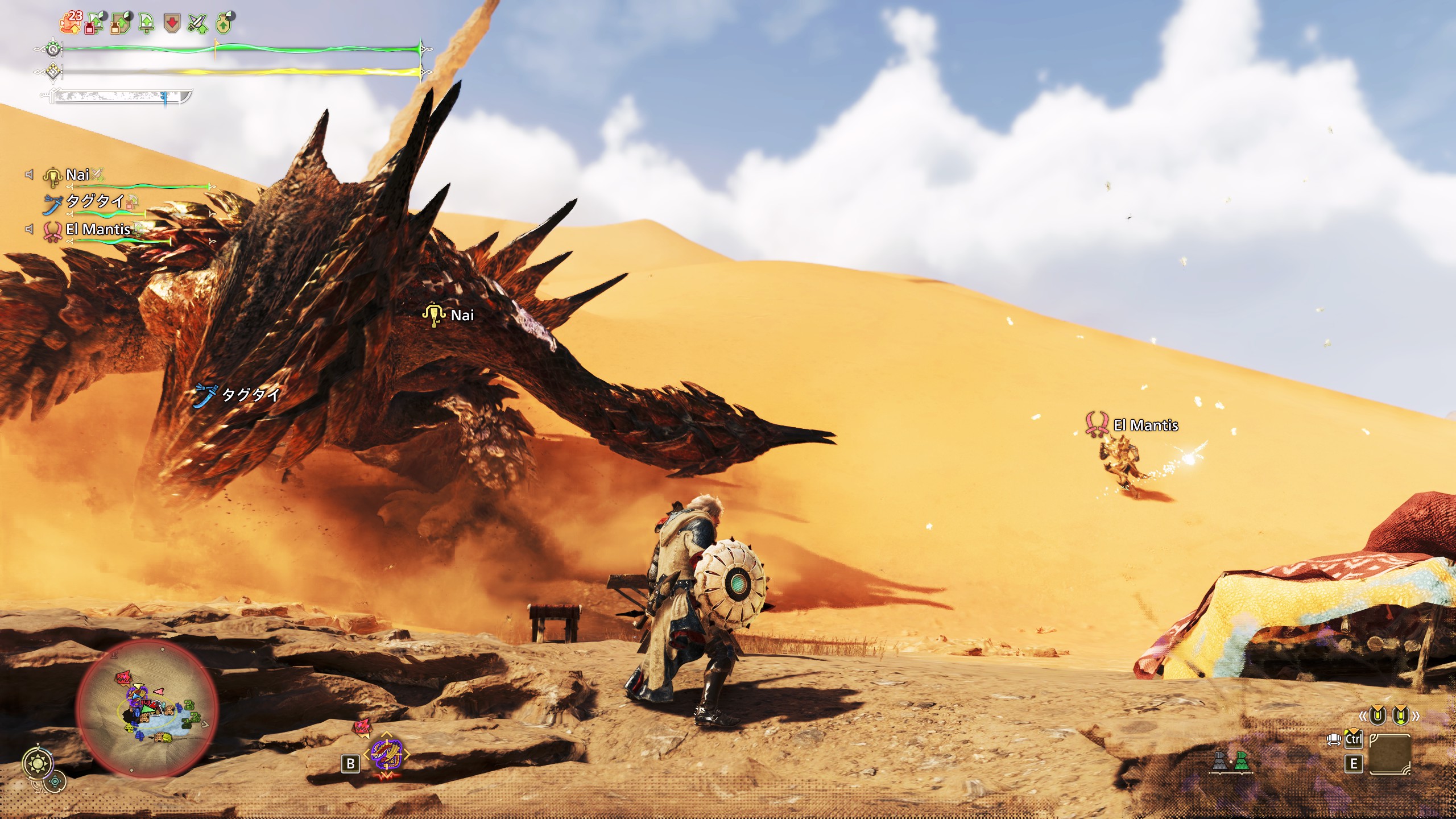The width and height of the screenshot is (1456, 819).
Task: Click the red monster marker on minimap
Action: [123, 677]
